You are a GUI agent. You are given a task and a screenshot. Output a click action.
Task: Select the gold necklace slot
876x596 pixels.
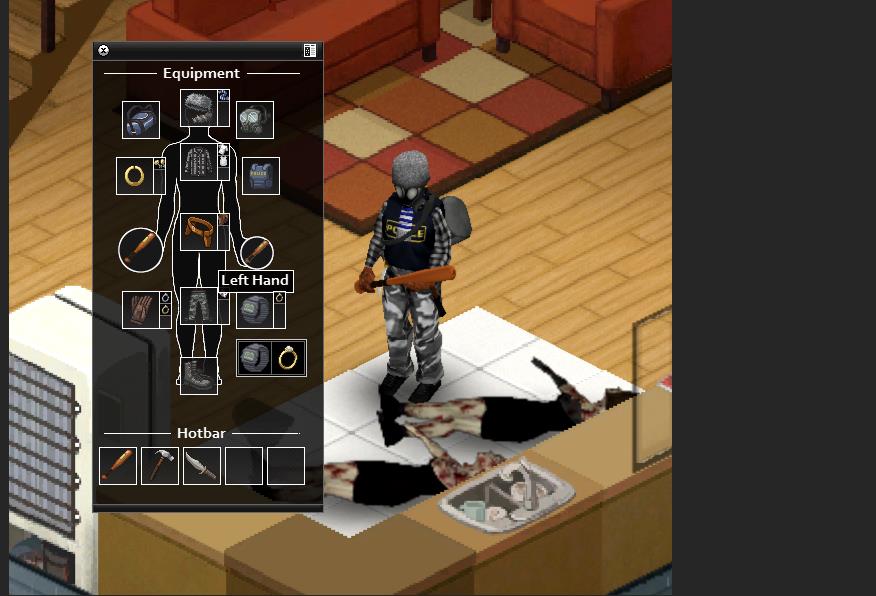pyautogui.click(x=134, y=176)
